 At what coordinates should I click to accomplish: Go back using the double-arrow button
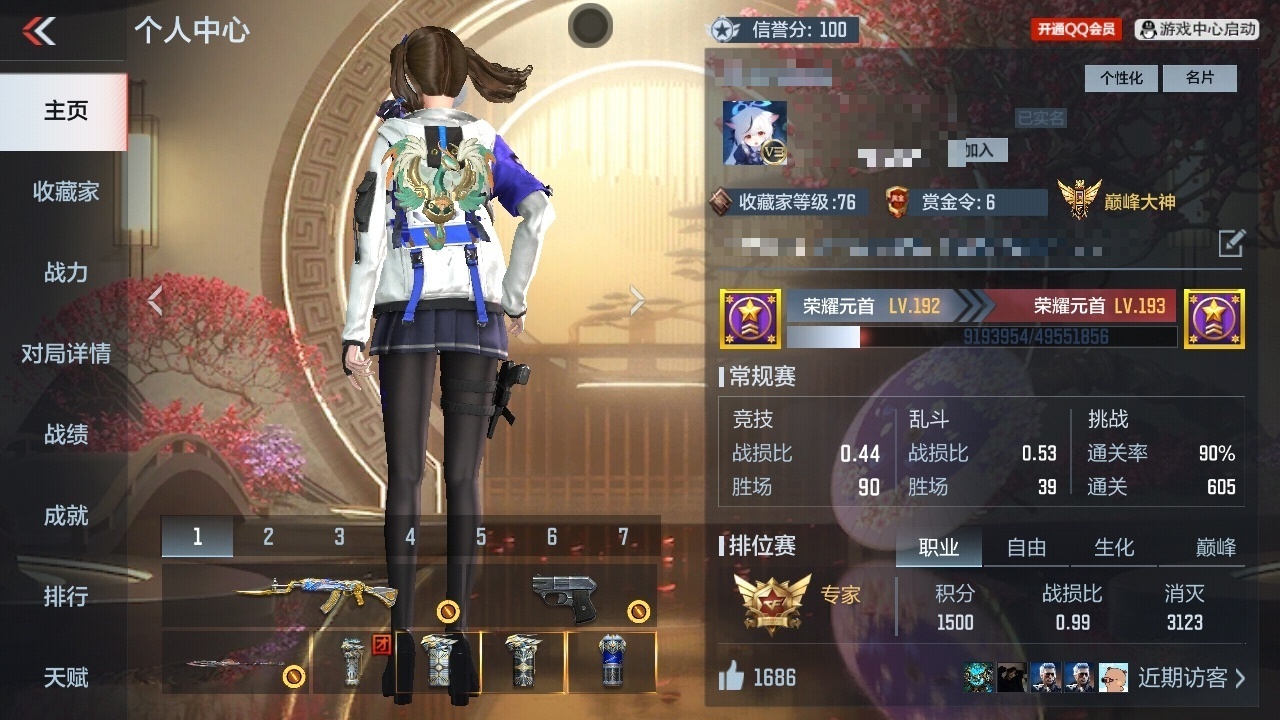pos(40,31)
